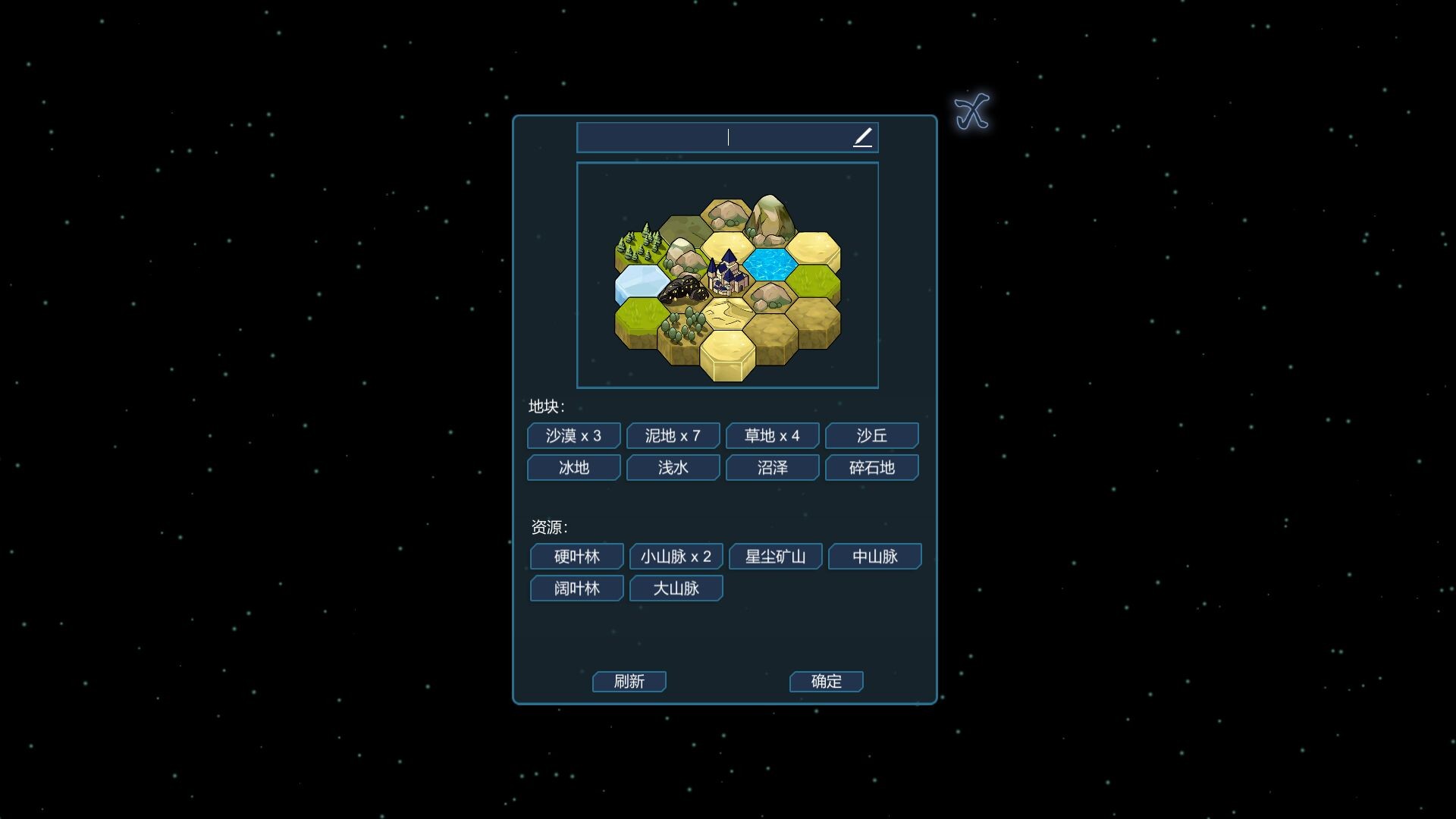Select the 泥地 x 7 terrain tag

click(673, 436)
